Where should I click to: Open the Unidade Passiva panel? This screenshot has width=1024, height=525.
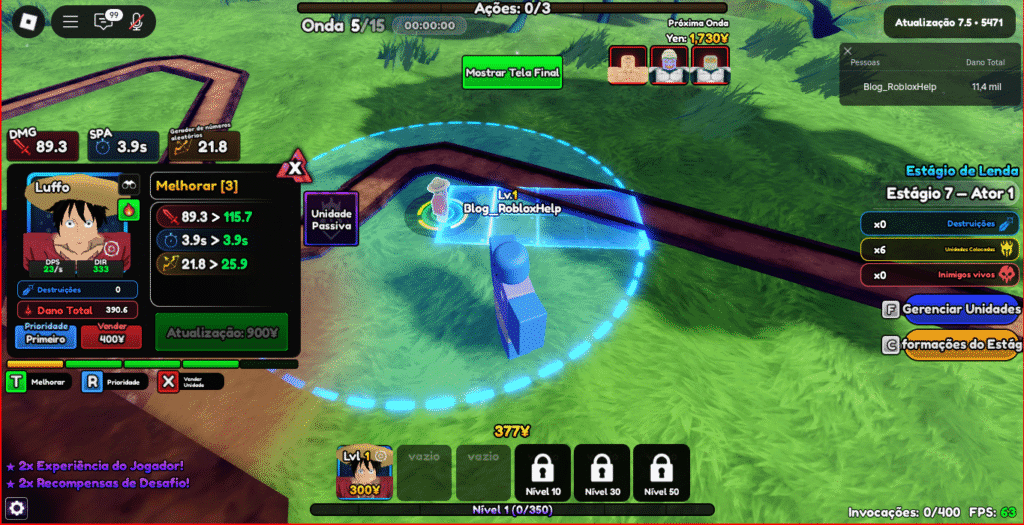tap(330, 219)
